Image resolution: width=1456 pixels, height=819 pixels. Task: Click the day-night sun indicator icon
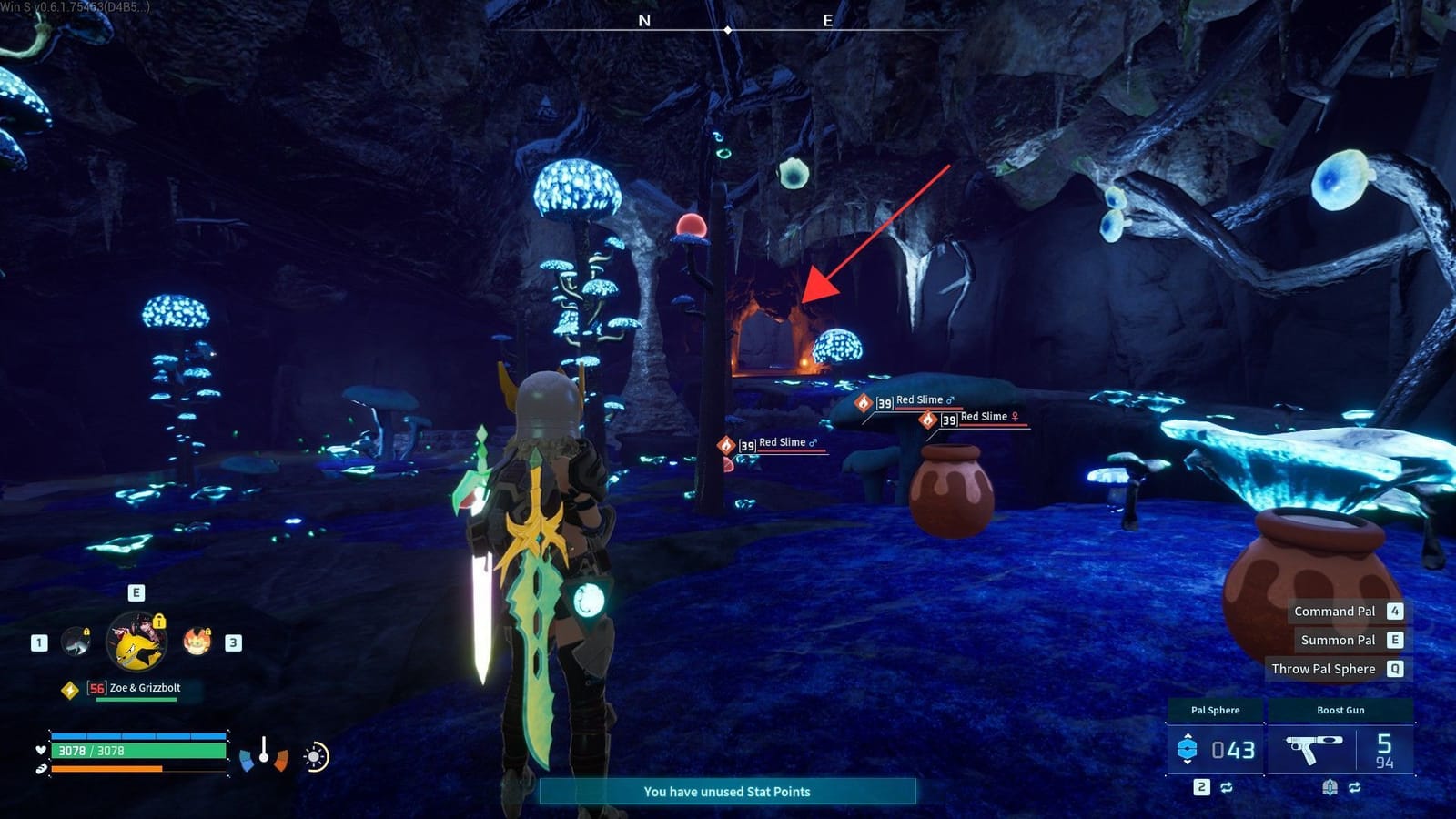pos(314,756)
